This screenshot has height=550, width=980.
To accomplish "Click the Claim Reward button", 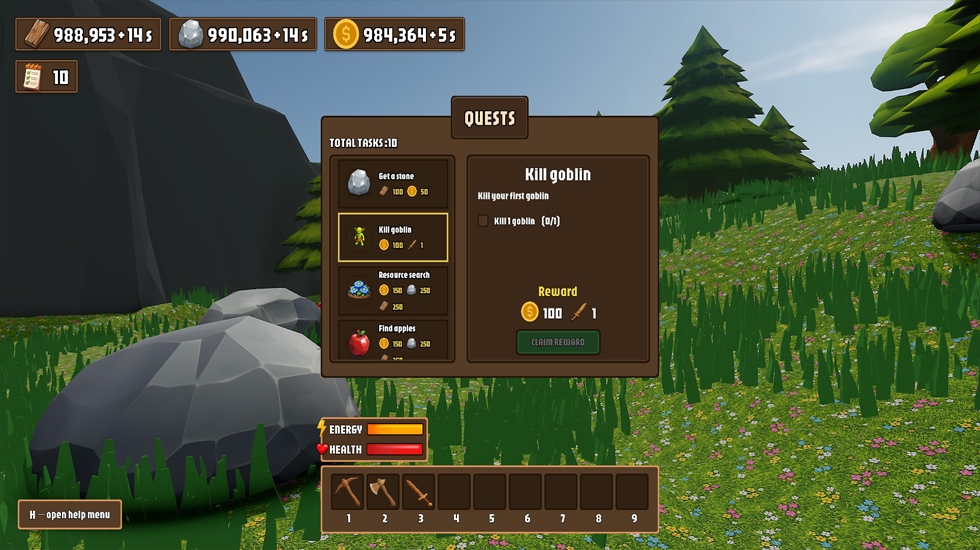I will click(x=558, y=342).
